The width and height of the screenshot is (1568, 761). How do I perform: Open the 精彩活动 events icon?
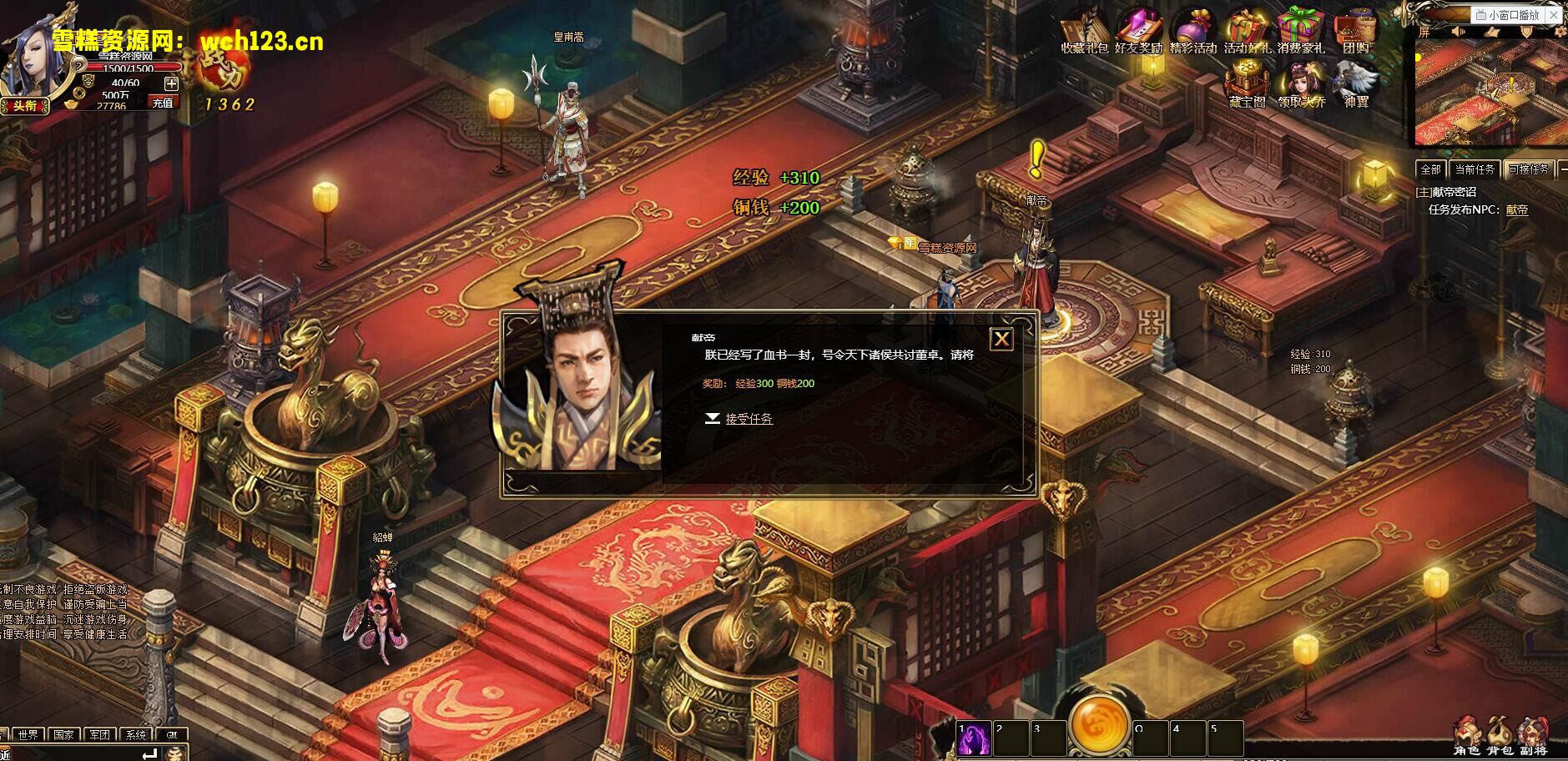1192,30
